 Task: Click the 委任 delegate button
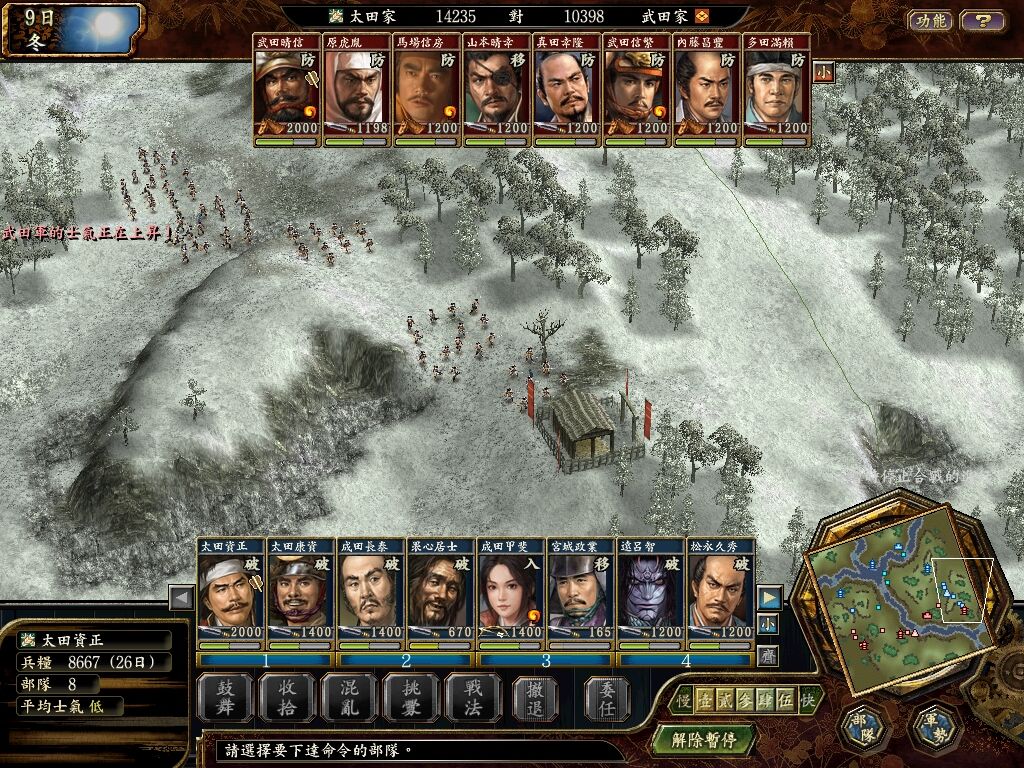[x=603, y=697]
